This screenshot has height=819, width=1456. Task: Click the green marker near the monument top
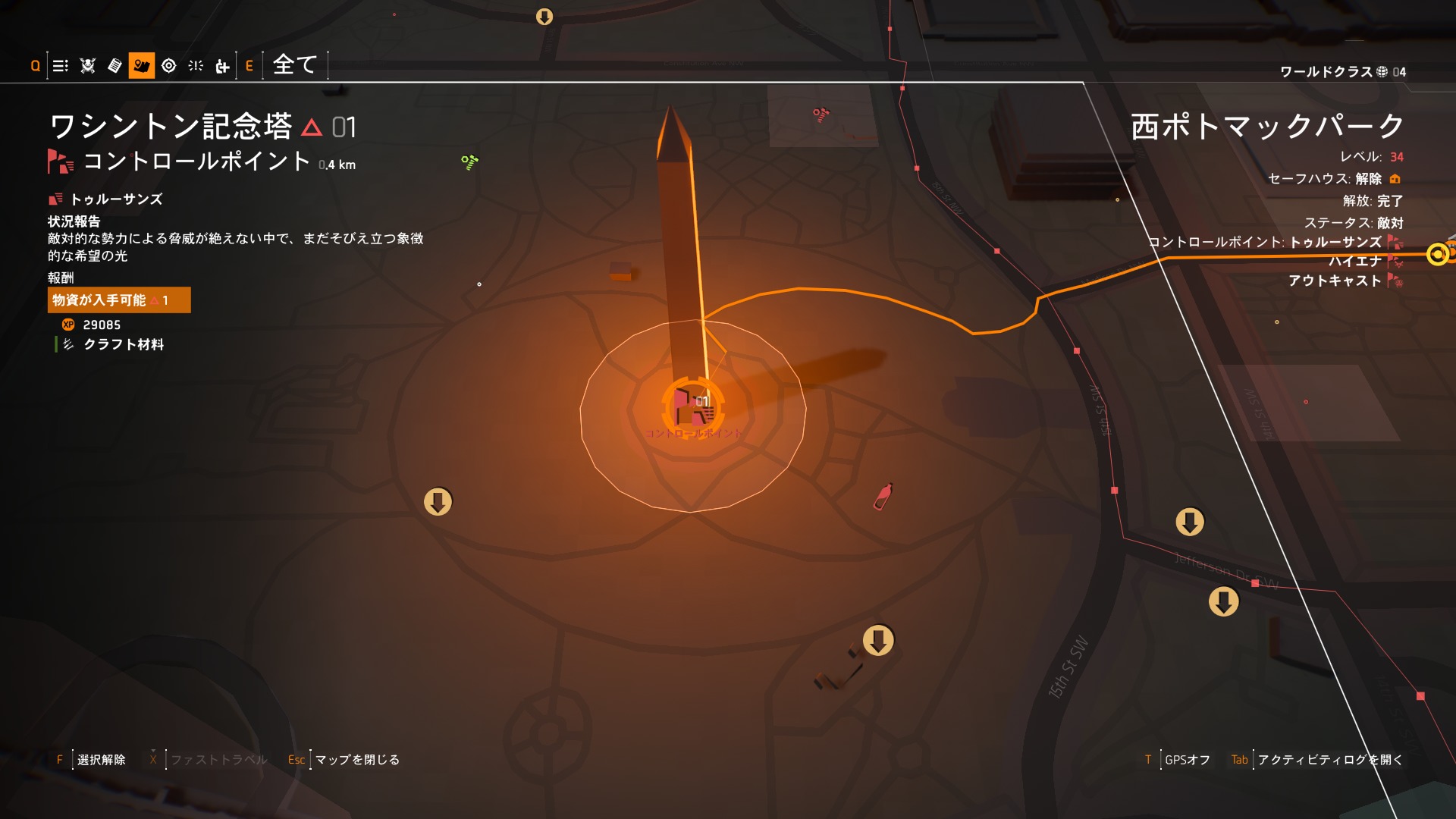(470, 162)
